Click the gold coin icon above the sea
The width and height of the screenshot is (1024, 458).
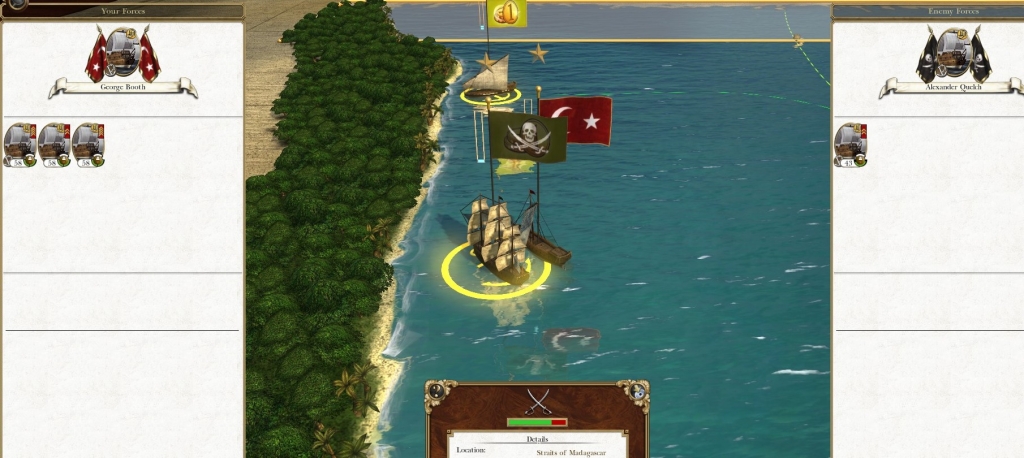point(506,13)
